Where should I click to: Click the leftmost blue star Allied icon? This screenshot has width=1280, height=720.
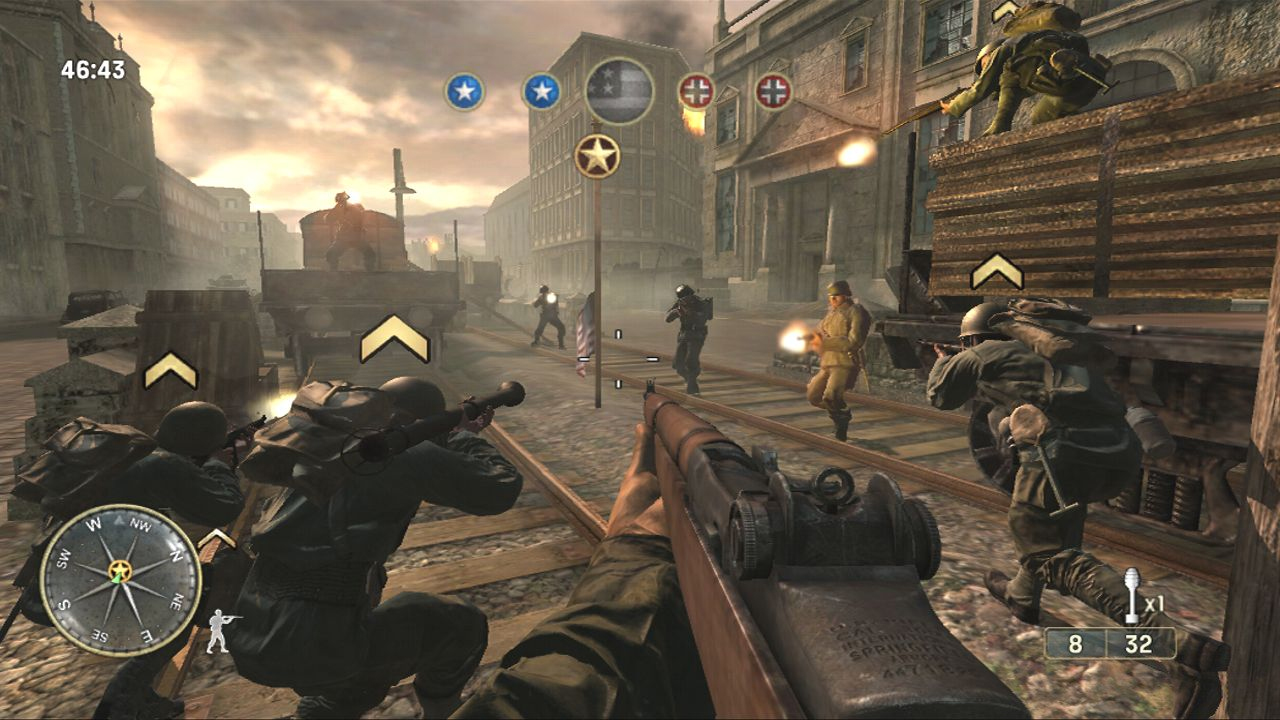coord(464,90)
